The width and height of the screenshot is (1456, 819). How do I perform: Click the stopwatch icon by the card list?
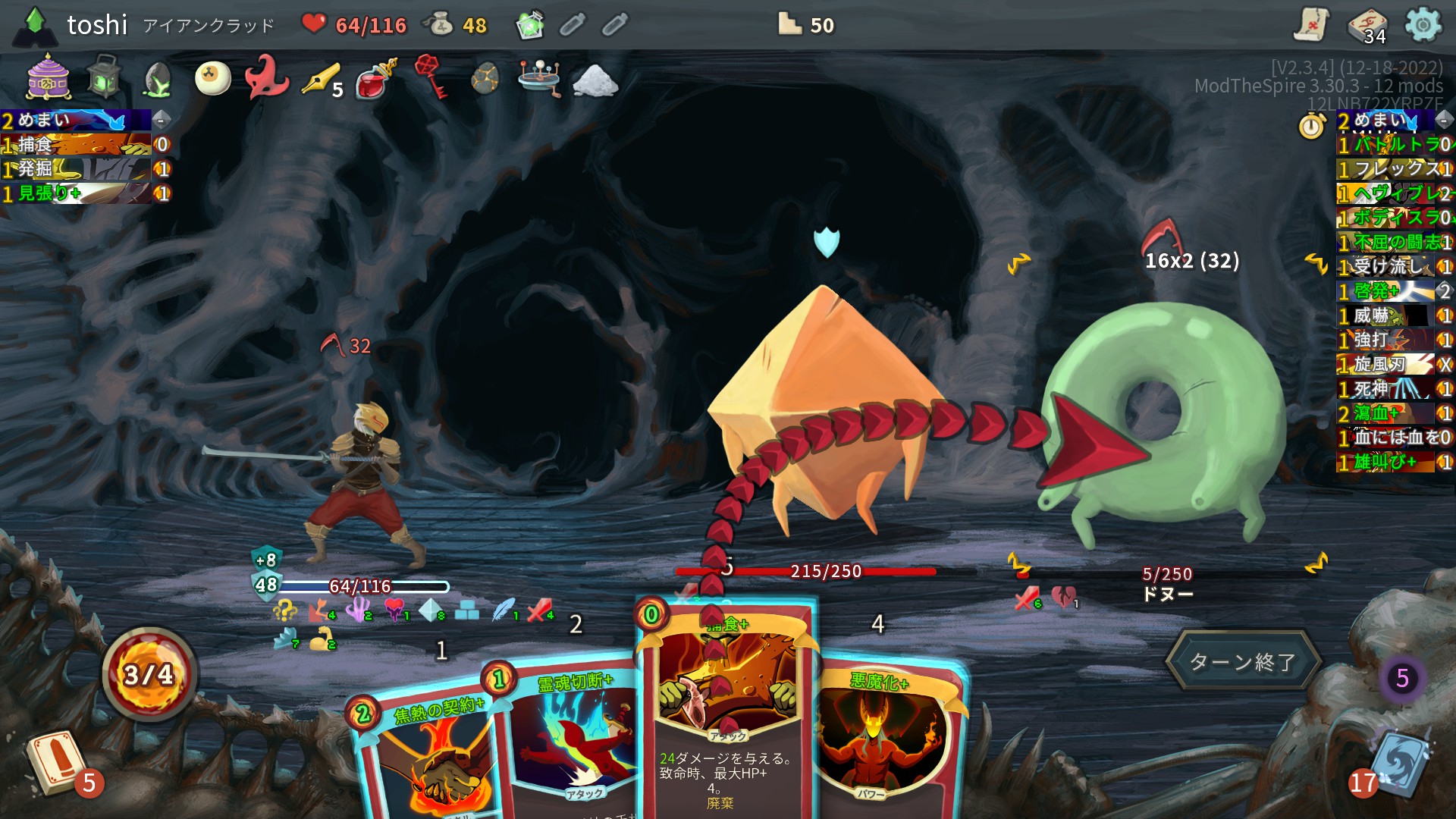coord(1312,125)
